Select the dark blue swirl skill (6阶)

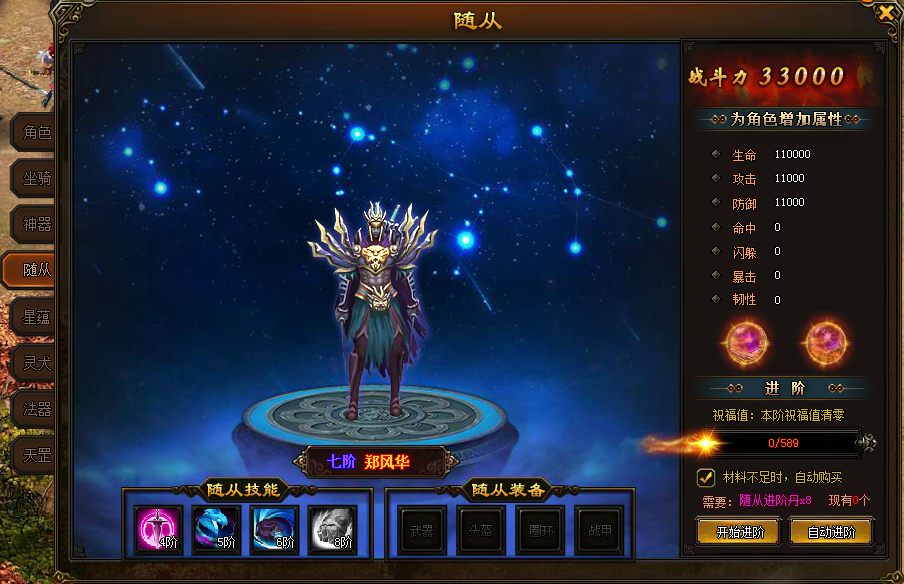274,530
